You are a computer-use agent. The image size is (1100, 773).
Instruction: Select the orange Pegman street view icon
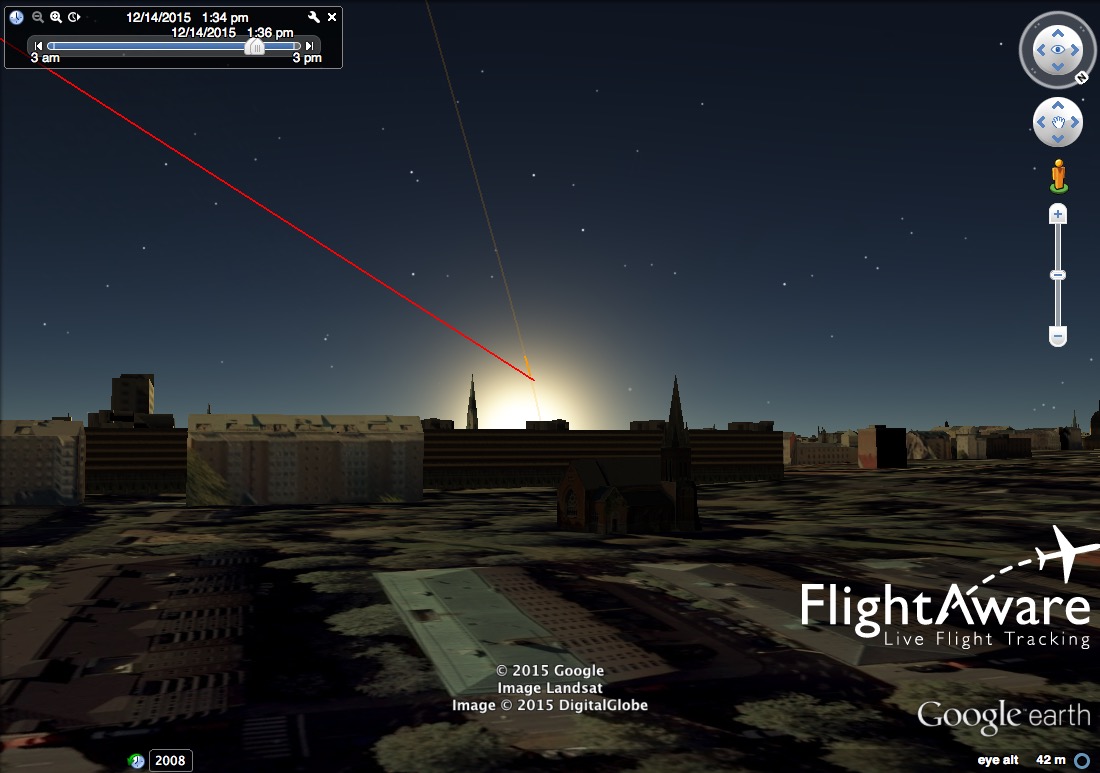coord(1058,176)
